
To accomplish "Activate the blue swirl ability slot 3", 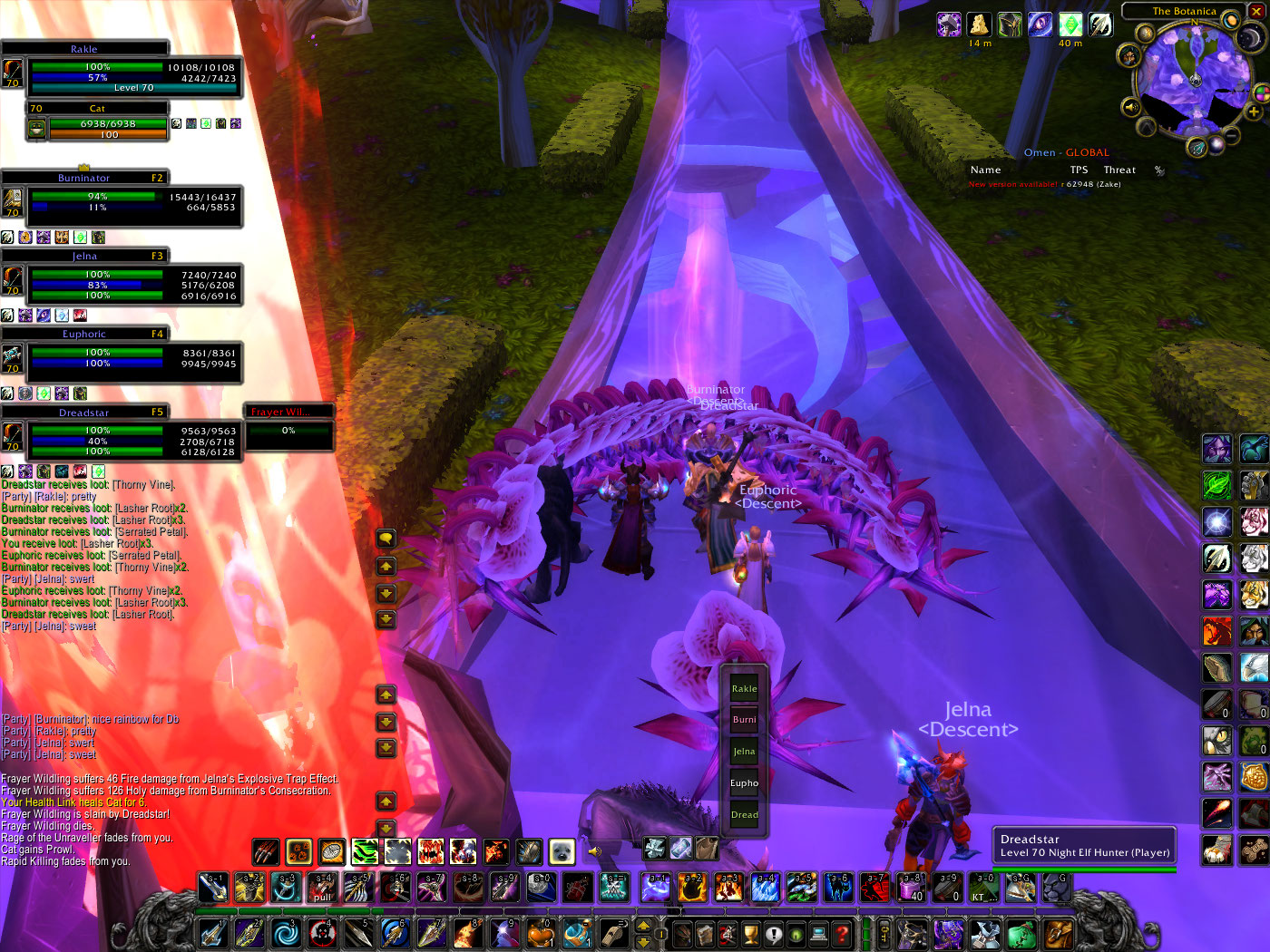I will (285, 933).
